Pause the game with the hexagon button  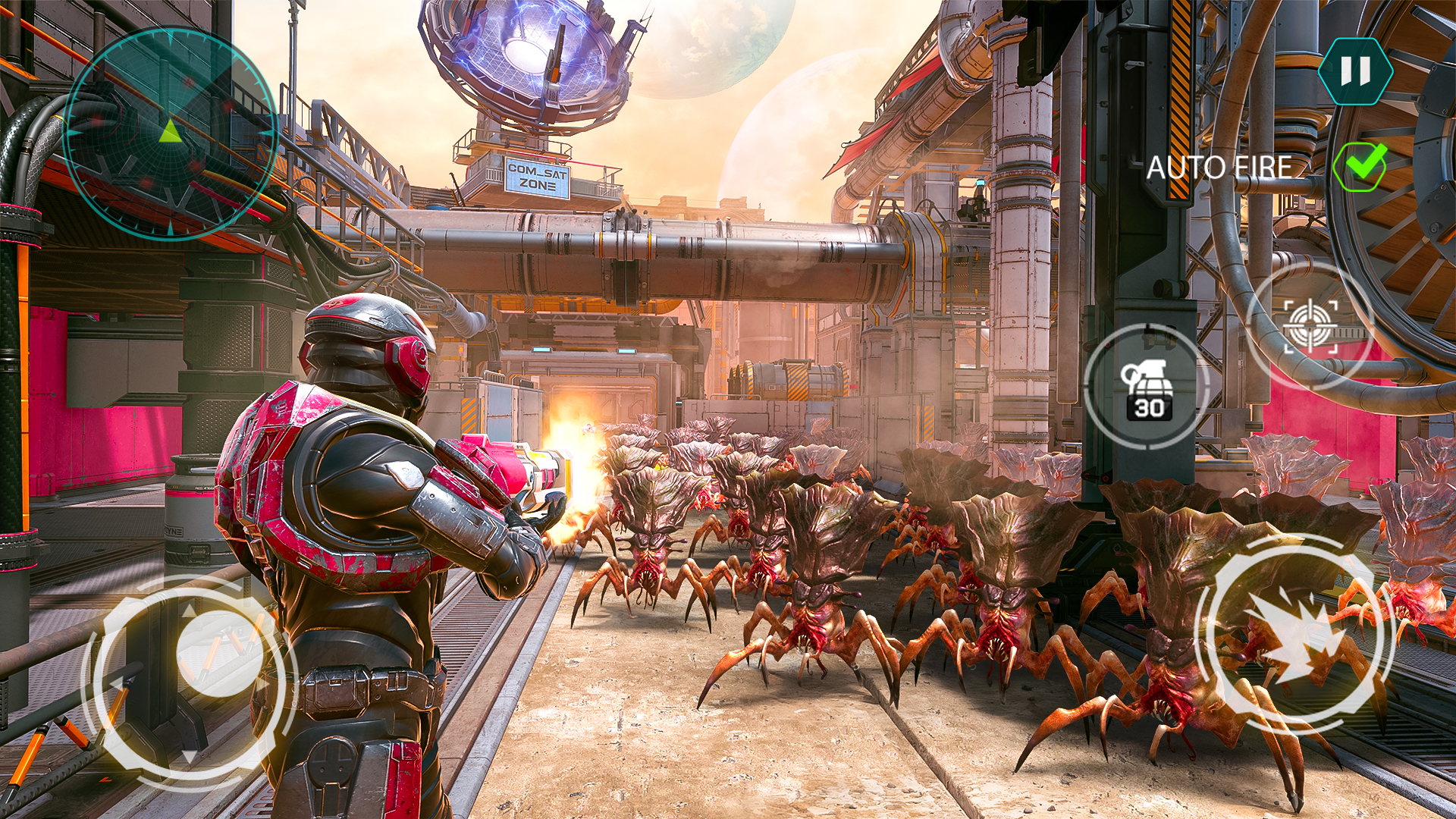(x=1355, y=71)
